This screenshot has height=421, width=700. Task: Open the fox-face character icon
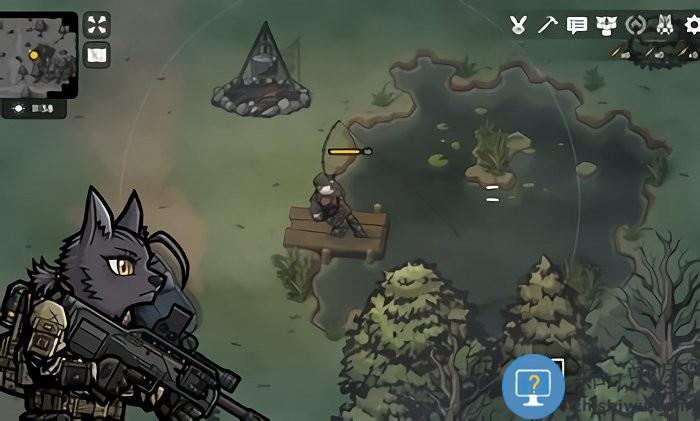[x=664, y=25]
